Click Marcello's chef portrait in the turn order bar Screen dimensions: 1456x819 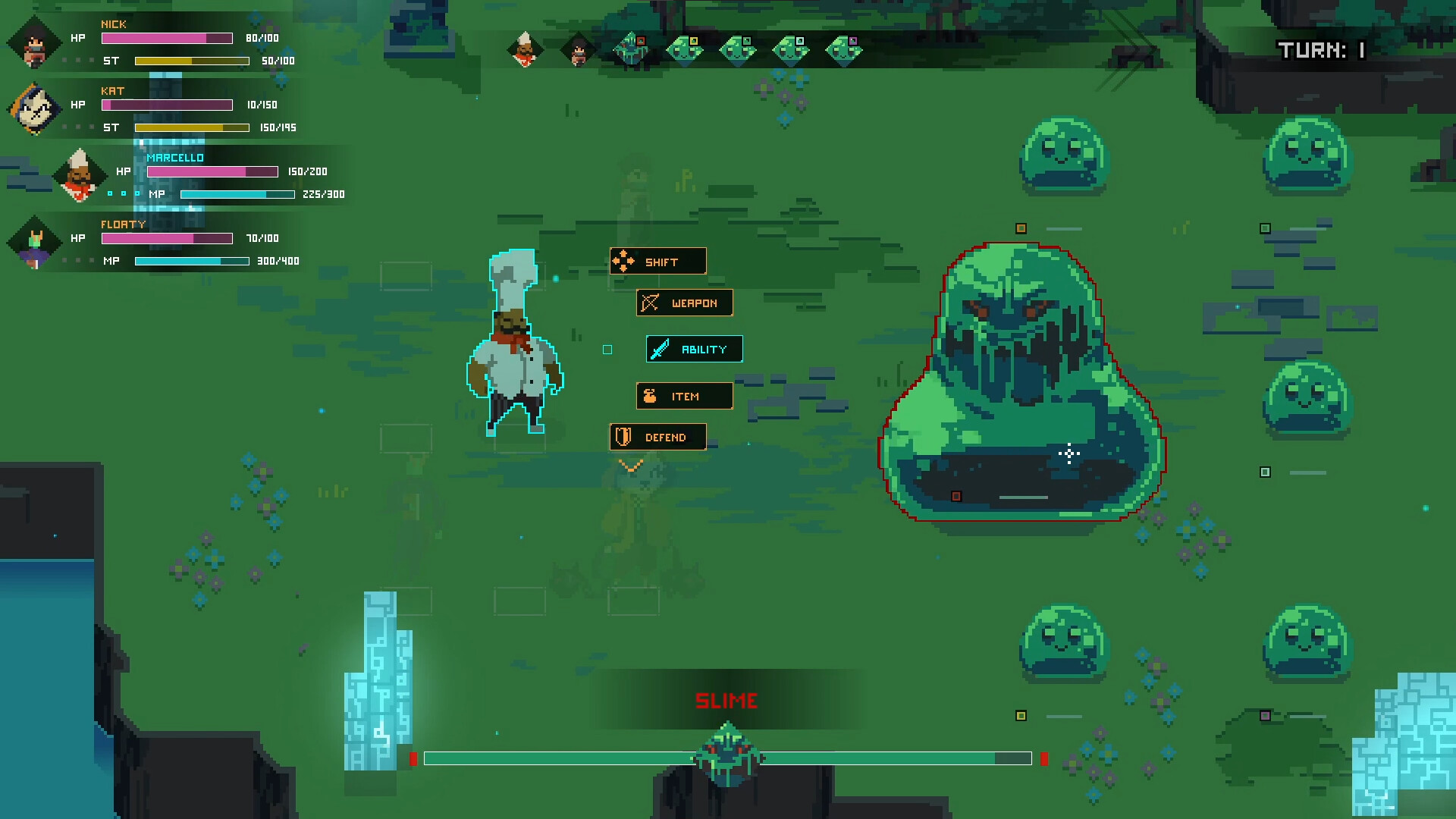(x=524, y=49)
